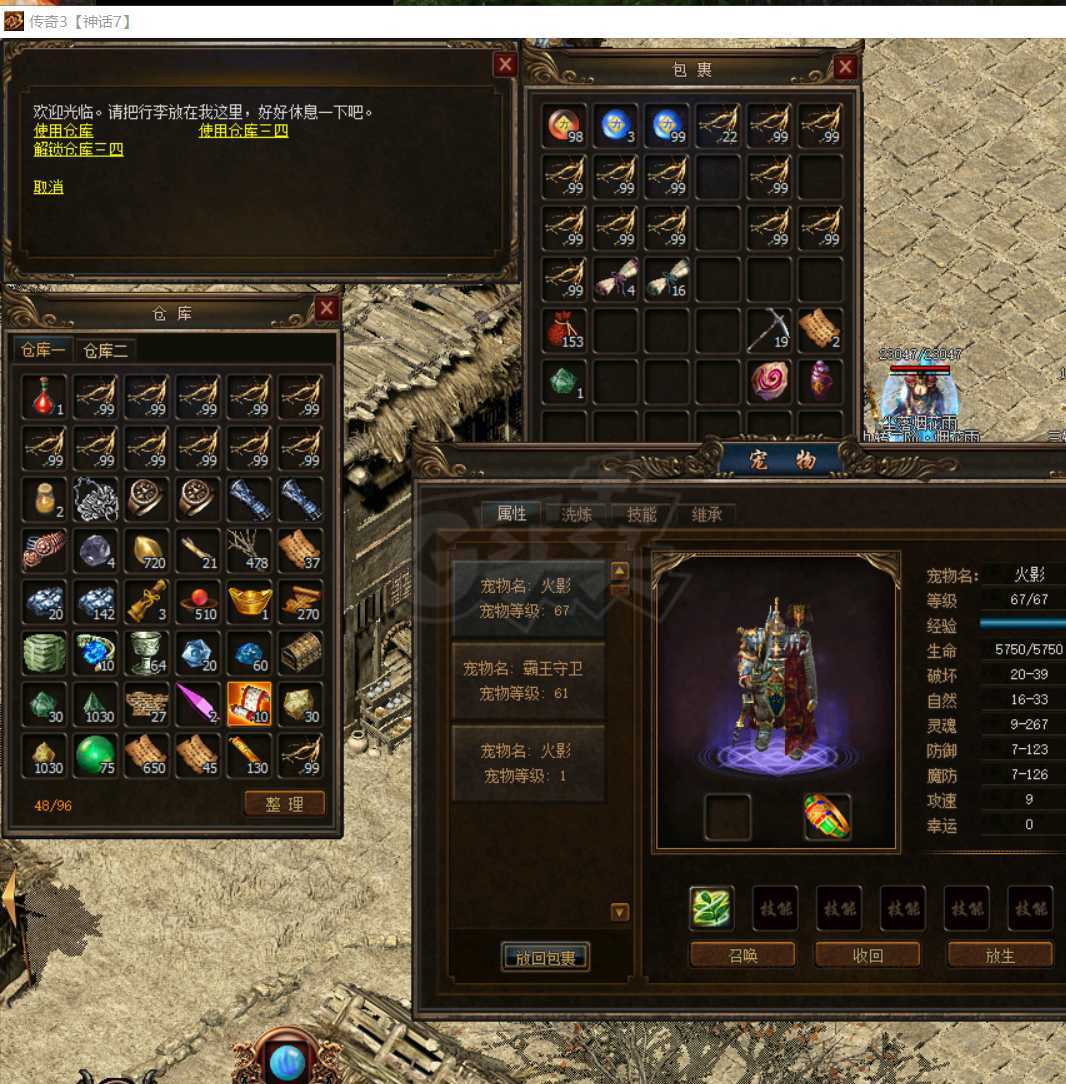Close the 仓库 warehouse window
The width and height of the screenshot is (1066, 1084).
point(326,309)
